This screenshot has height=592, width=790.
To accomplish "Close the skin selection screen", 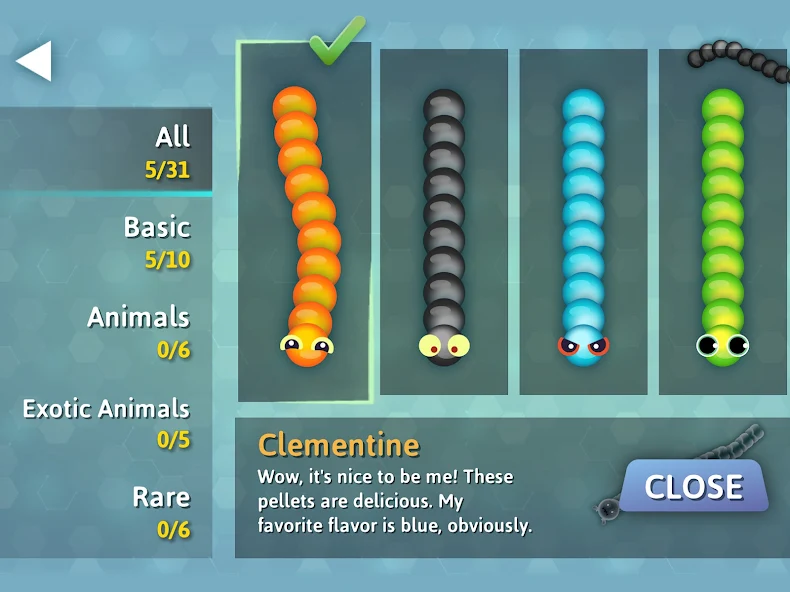I will coord(693,487).
